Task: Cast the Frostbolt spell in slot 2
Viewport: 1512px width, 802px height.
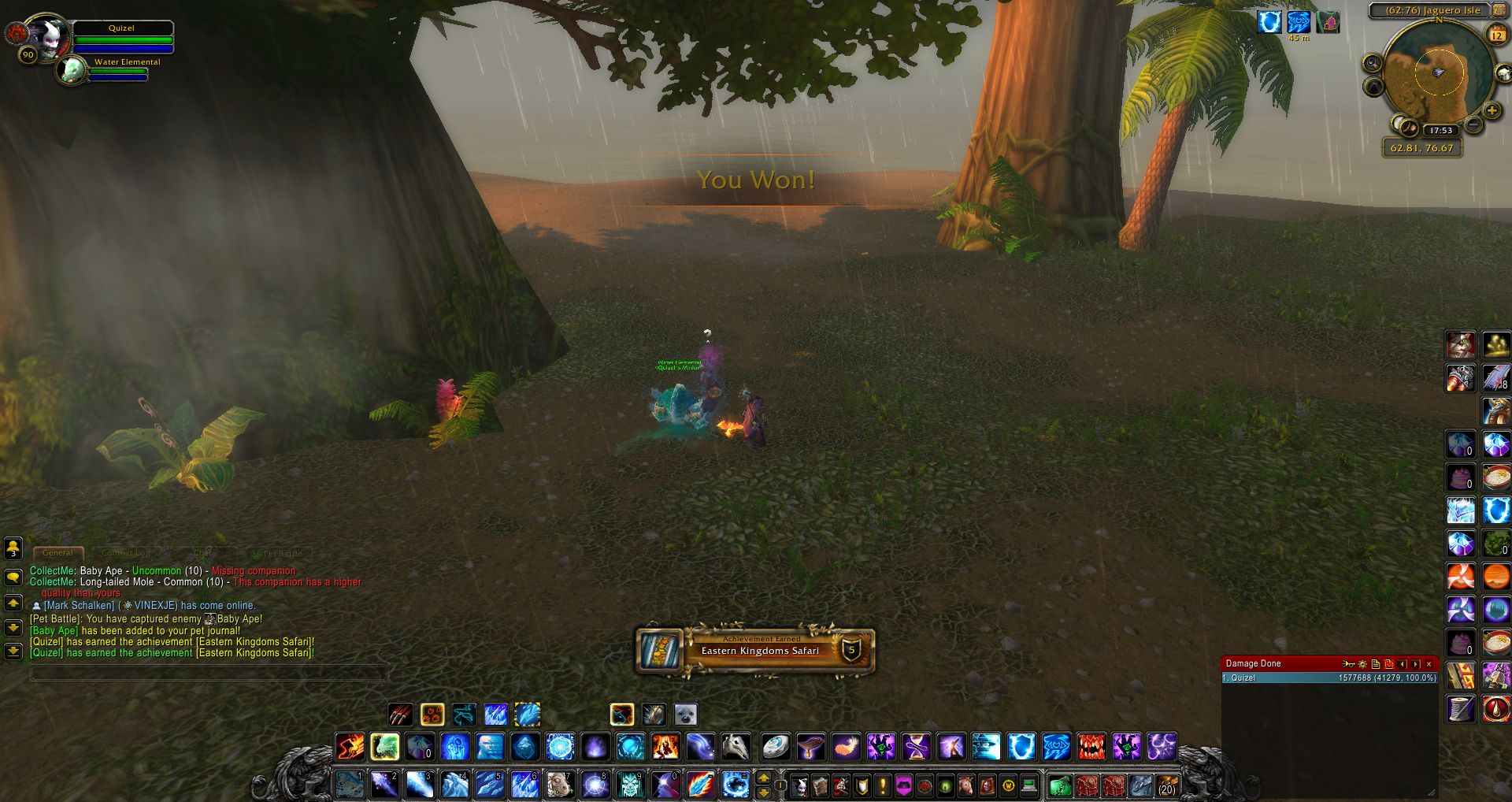Action: coord(384,785)
